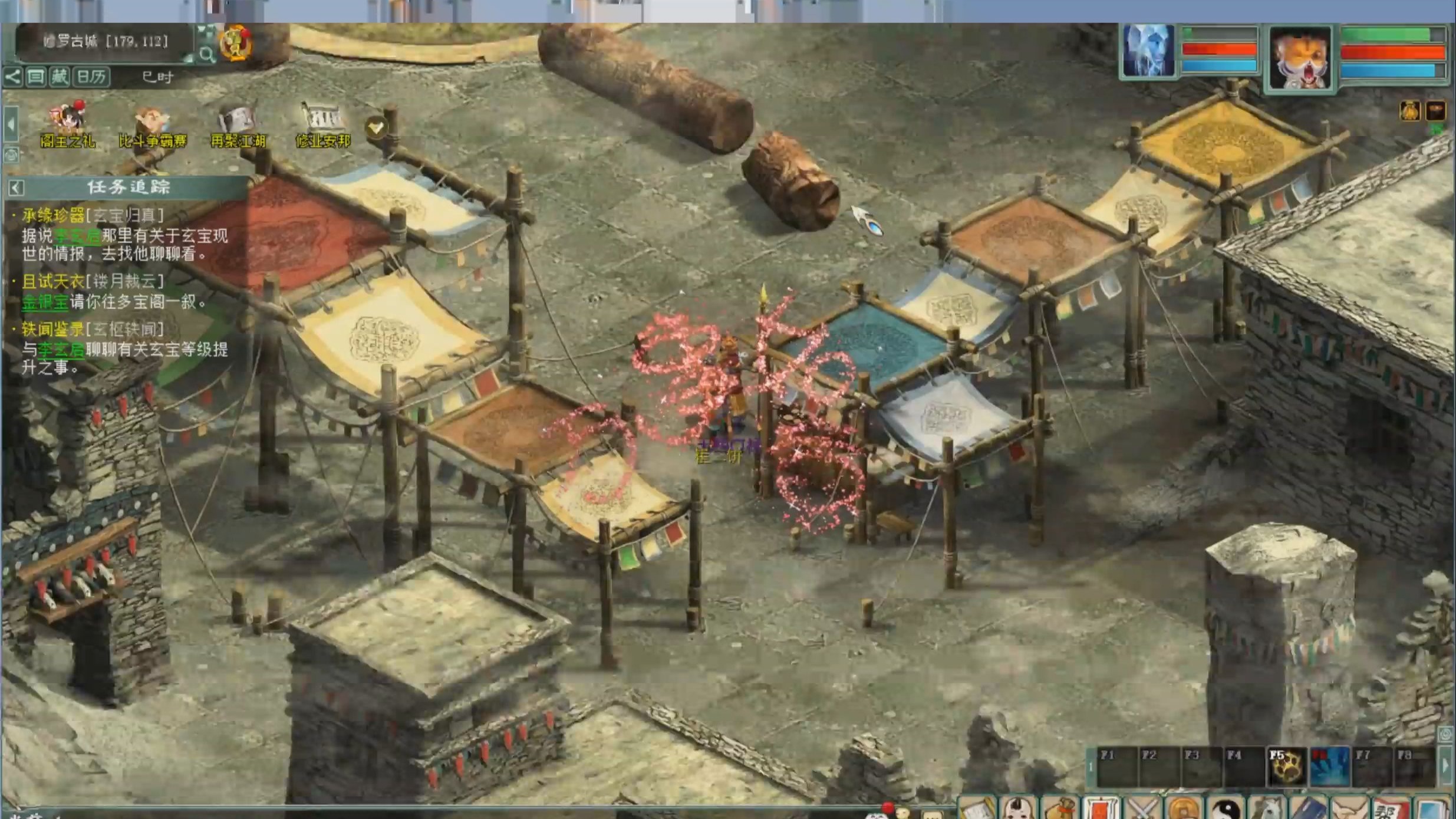The width and height of the screenshot is (1456, 819).
Task: Open the yin-yang menu icon
Action: tap(1226, 809)
